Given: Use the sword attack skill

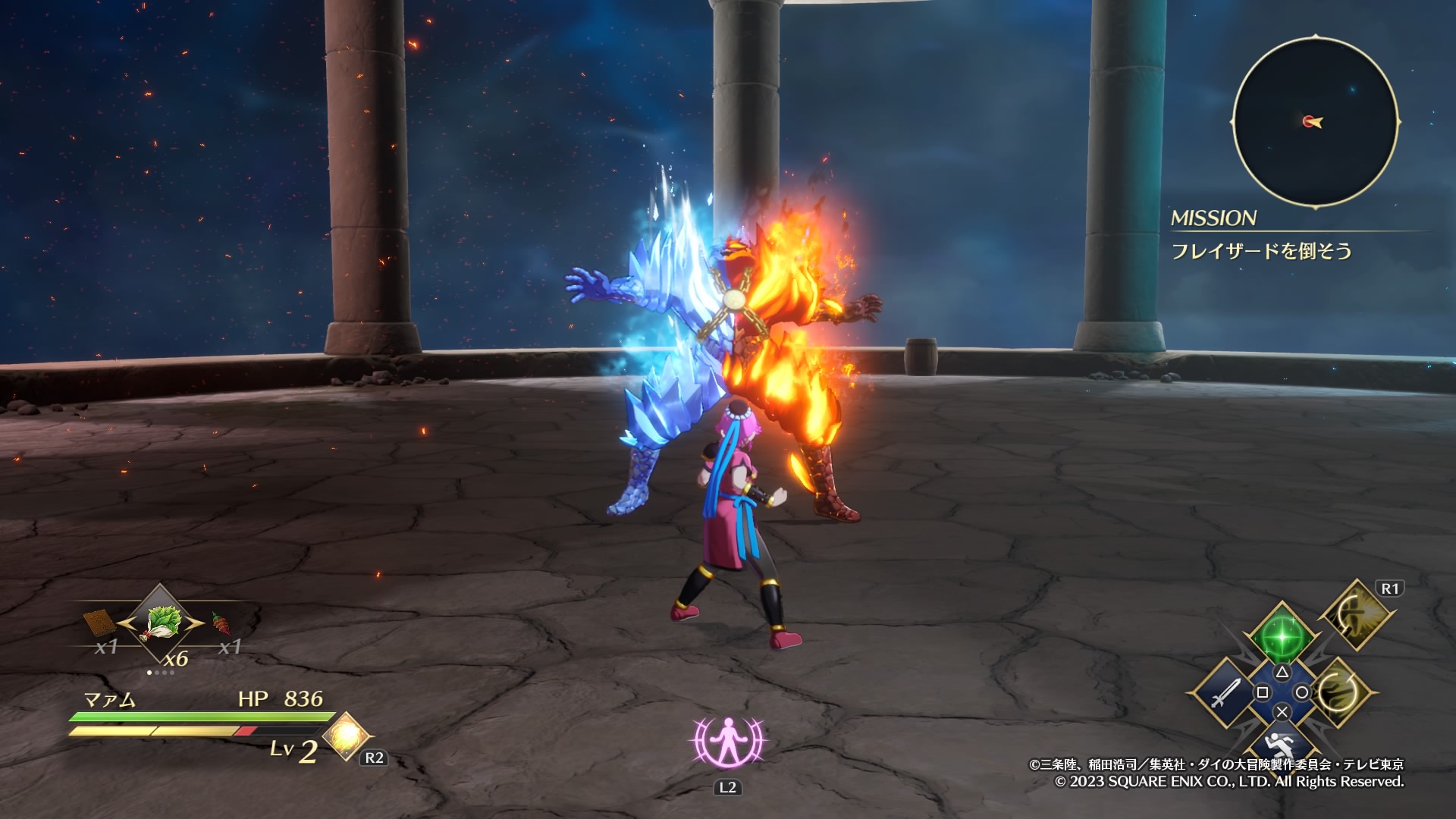Looking at the screenshot, I should pyautogui.click(x=1224, y=692).
